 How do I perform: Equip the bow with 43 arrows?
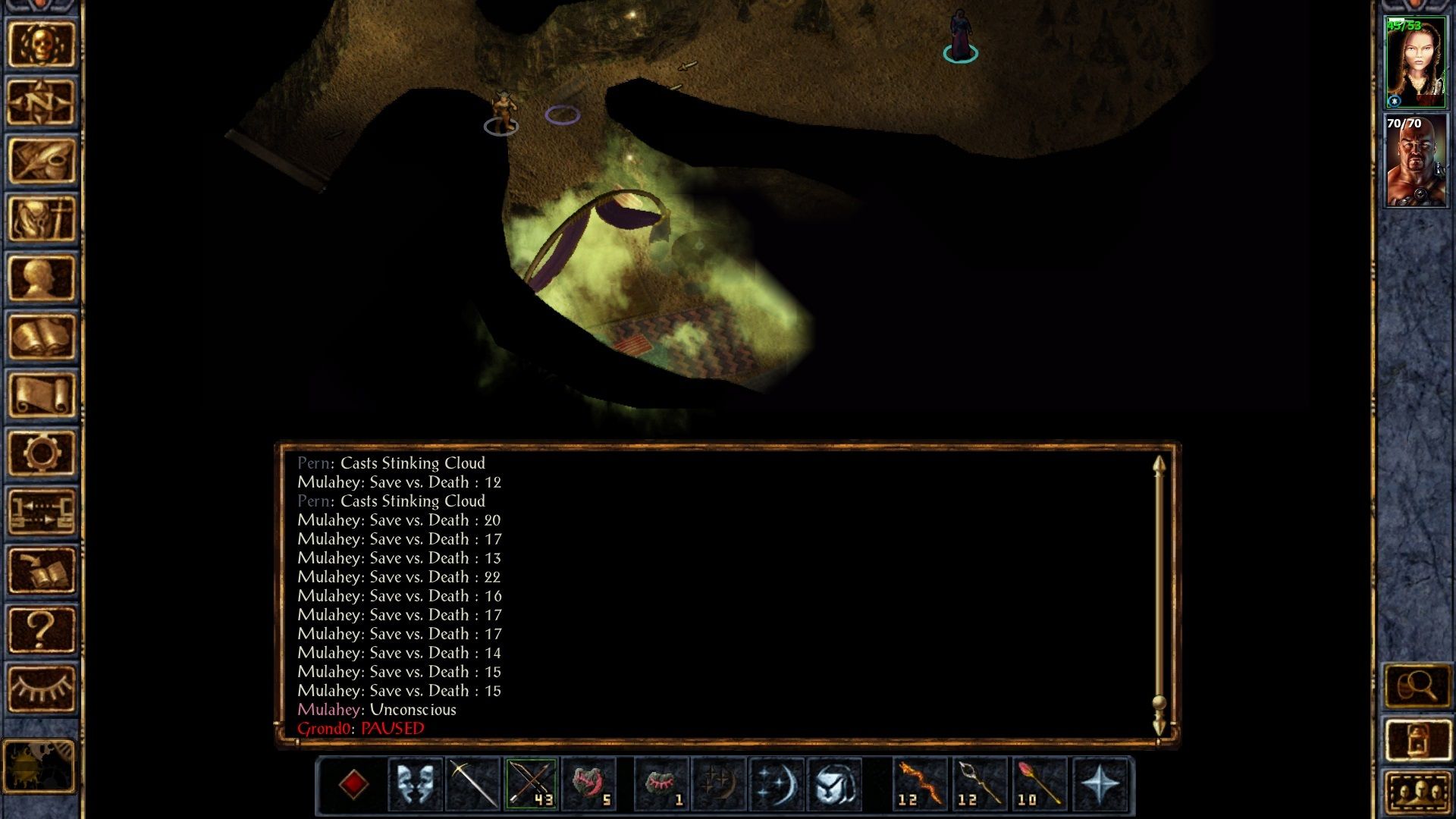(531, 783)
